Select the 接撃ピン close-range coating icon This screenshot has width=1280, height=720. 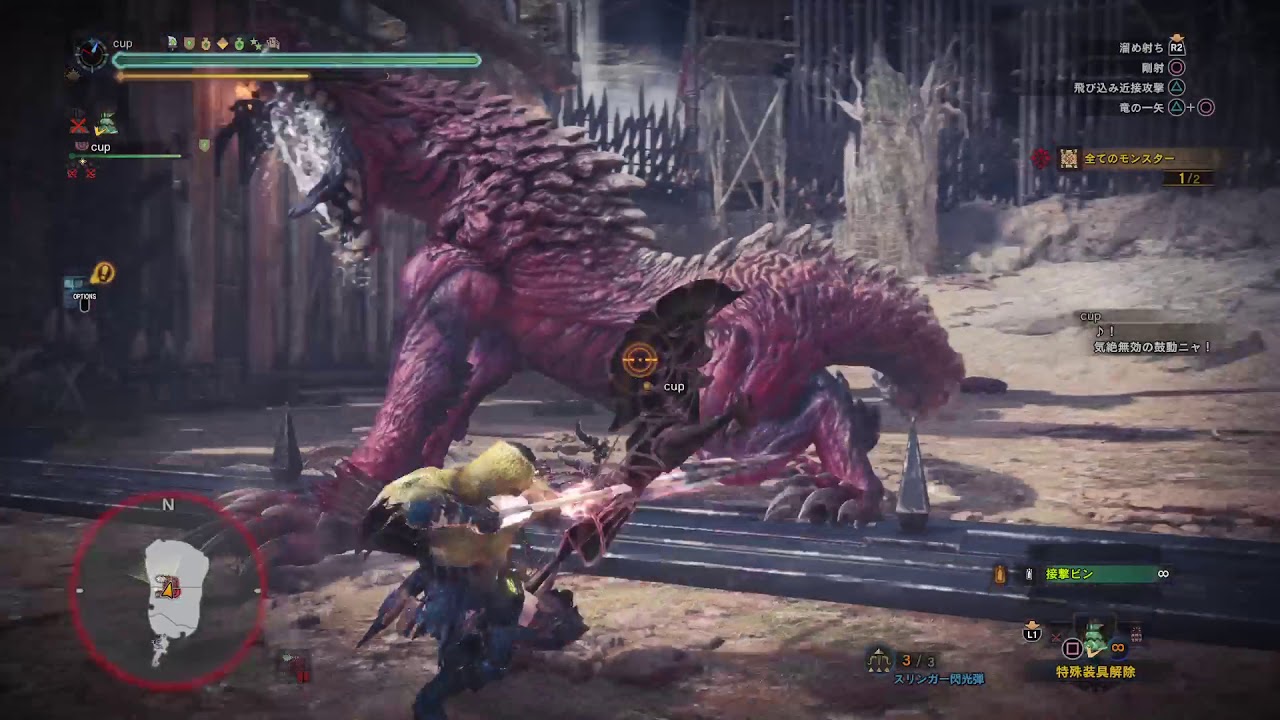1027,573
